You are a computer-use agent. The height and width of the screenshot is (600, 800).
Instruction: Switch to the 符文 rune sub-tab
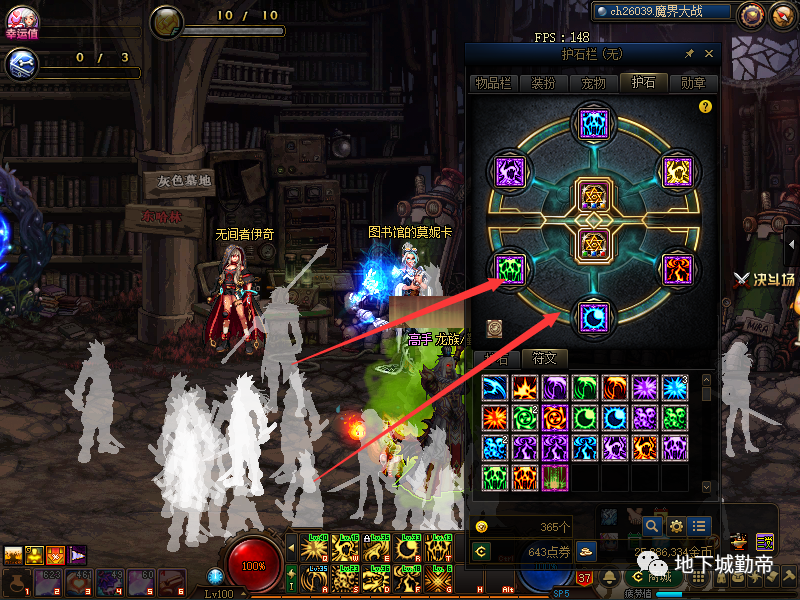coord(543,358)
